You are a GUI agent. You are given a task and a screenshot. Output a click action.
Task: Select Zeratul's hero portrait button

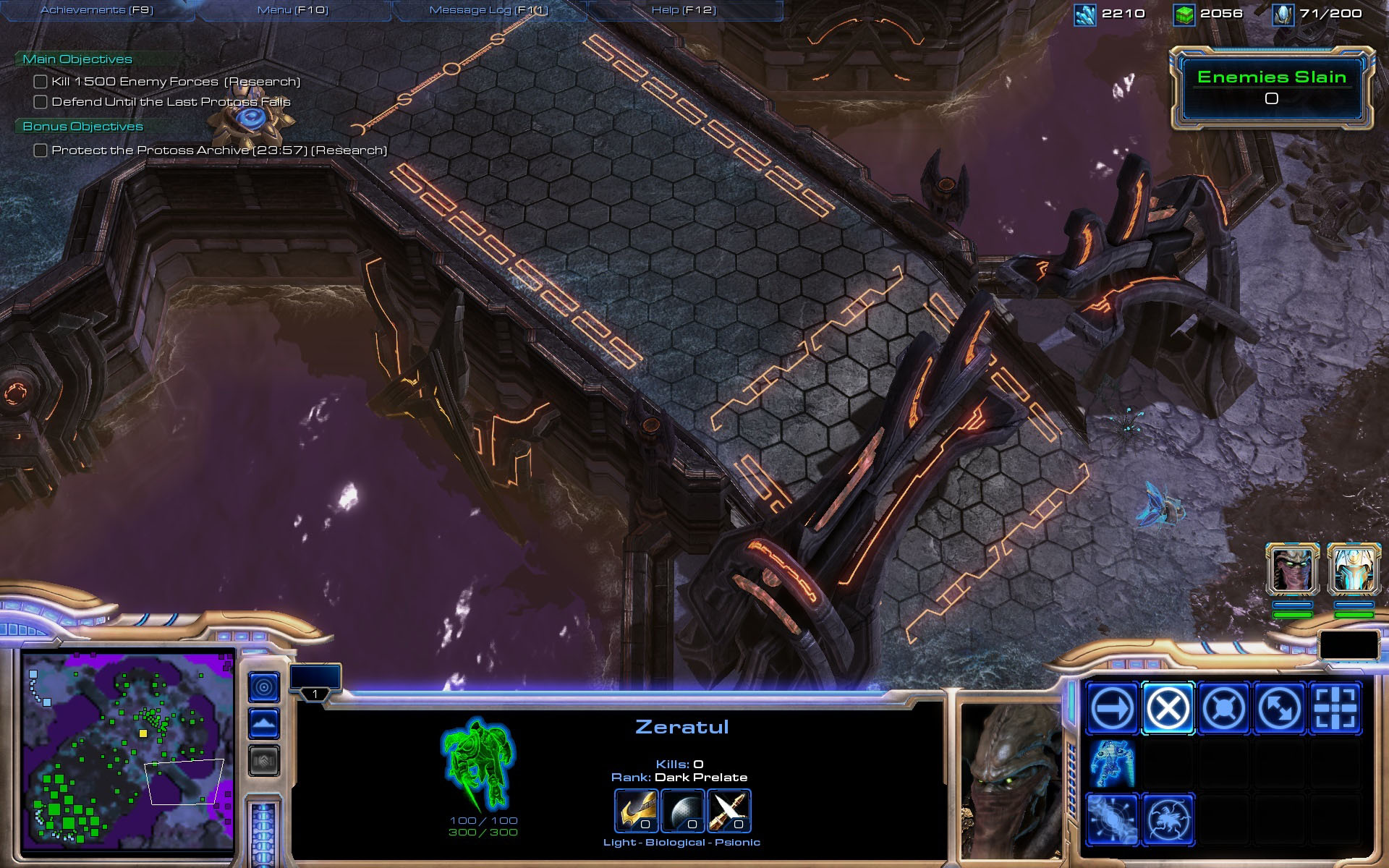tap(1292, 570)
